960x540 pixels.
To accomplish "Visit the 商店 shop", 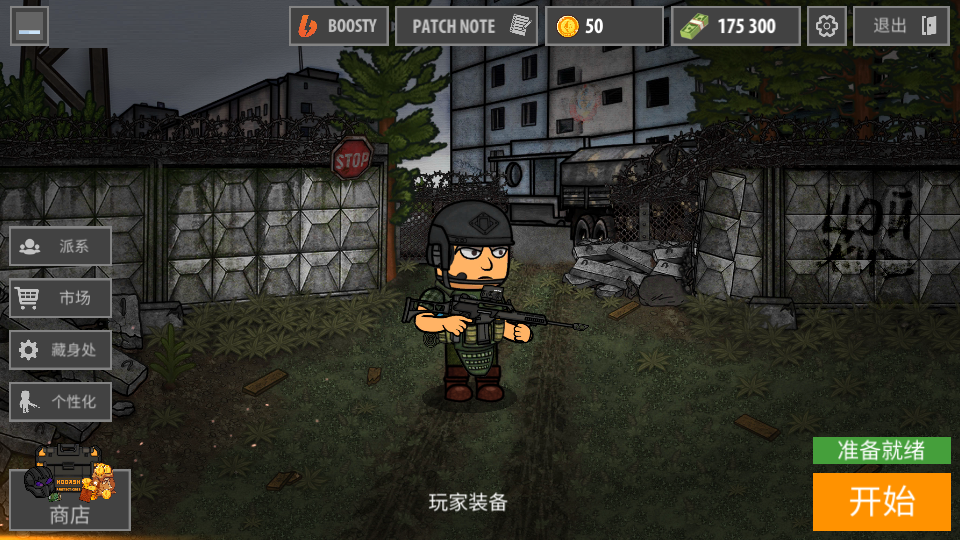I will point(70,500).
